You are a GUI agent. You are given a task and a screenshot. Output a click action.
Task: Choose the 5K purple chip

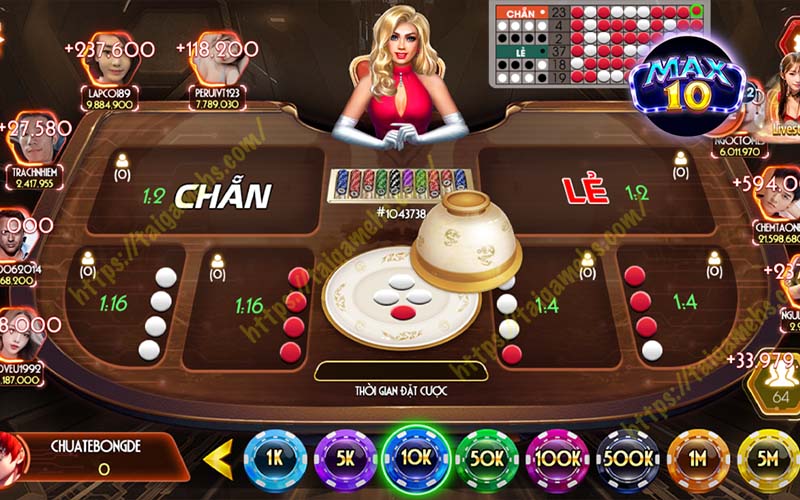tap(345, 459)
